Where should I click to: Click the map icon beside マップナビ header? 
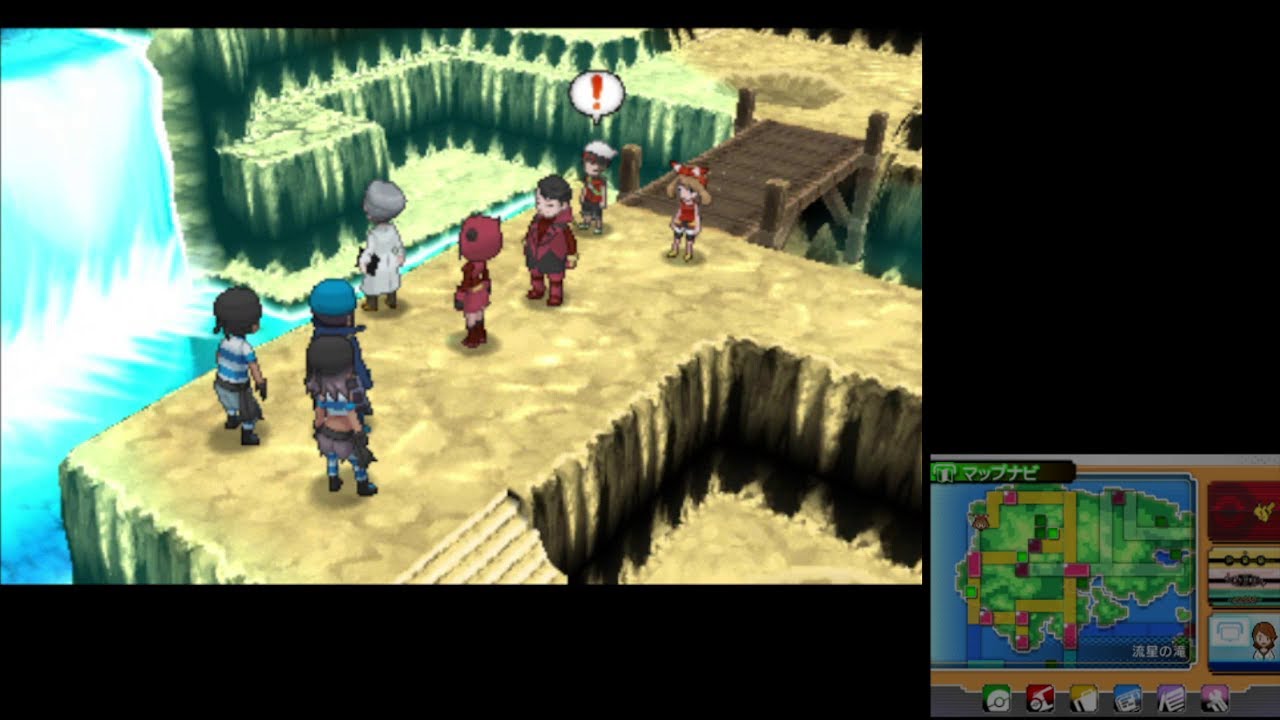coord(945,471)
